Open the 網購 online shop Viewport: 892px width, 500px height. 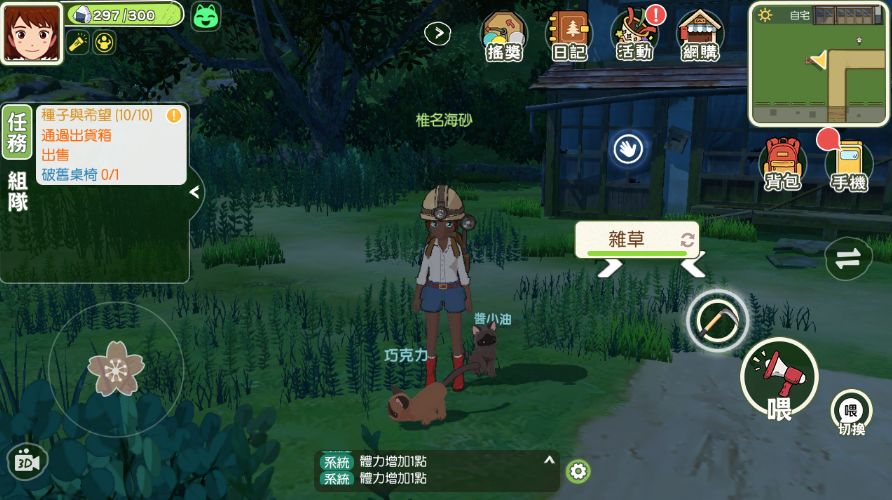pos(700,37)
